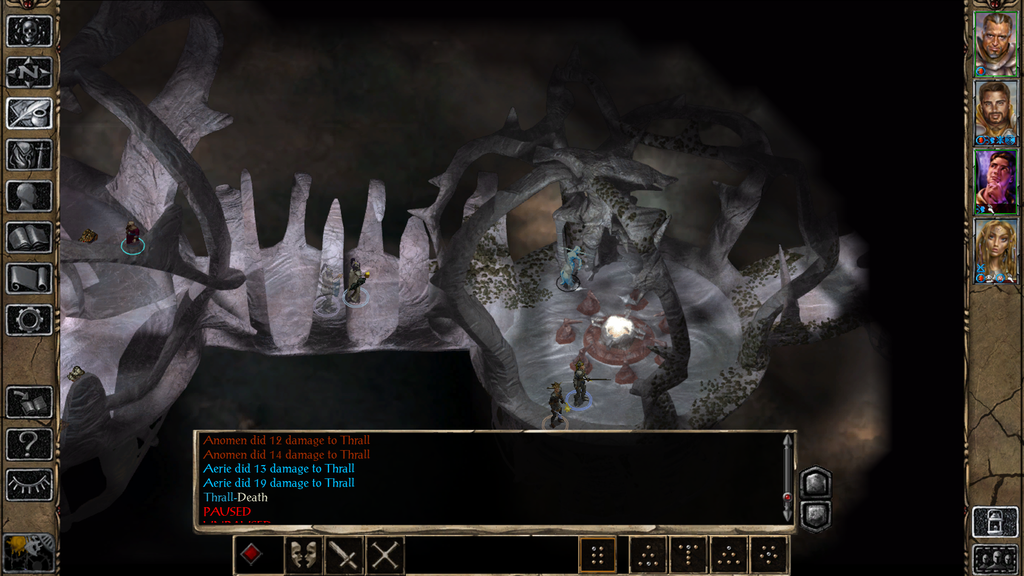Open the inventory screen icon

click(x=29, y=155)
